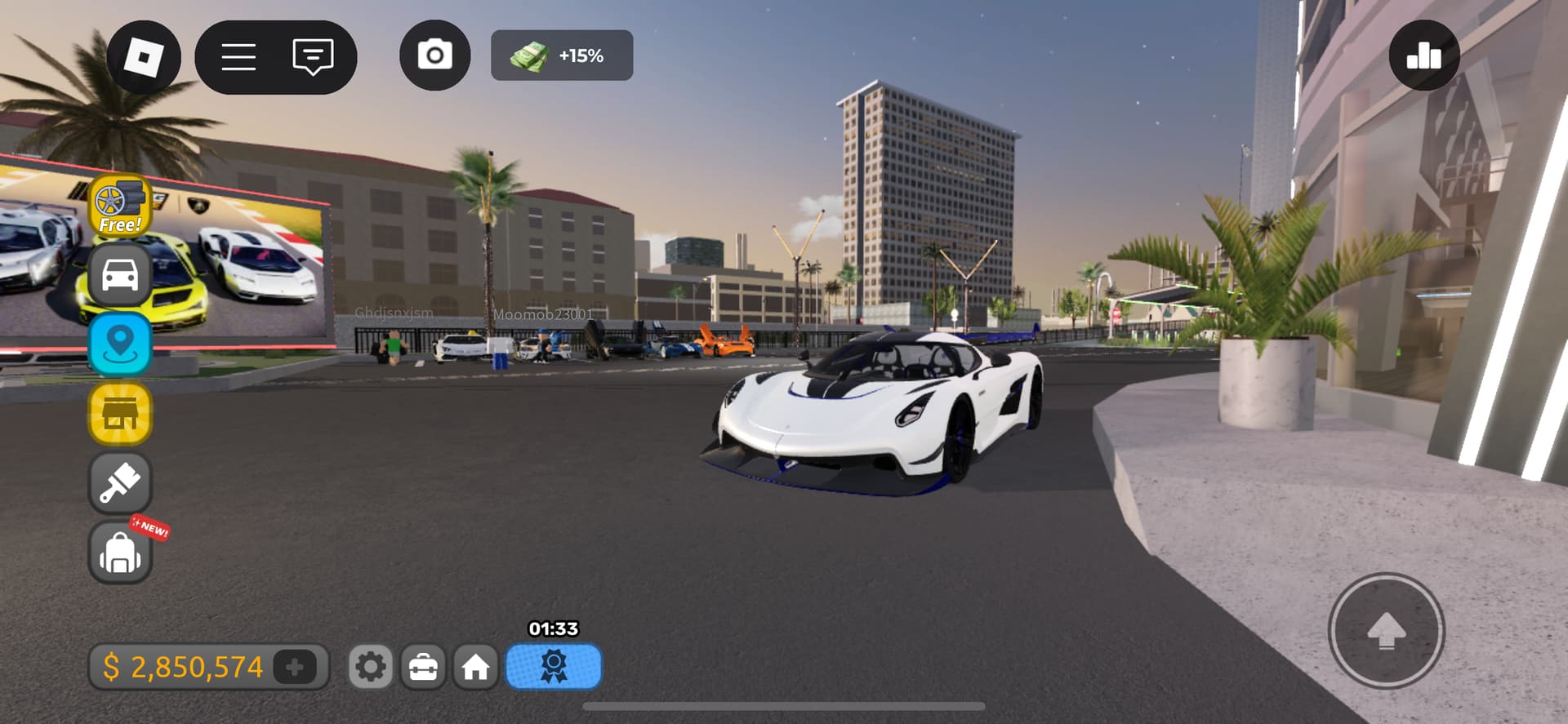This screenshot has height=724, width=1568.
Task: Open the car garage button
Action: pos(120,275)
